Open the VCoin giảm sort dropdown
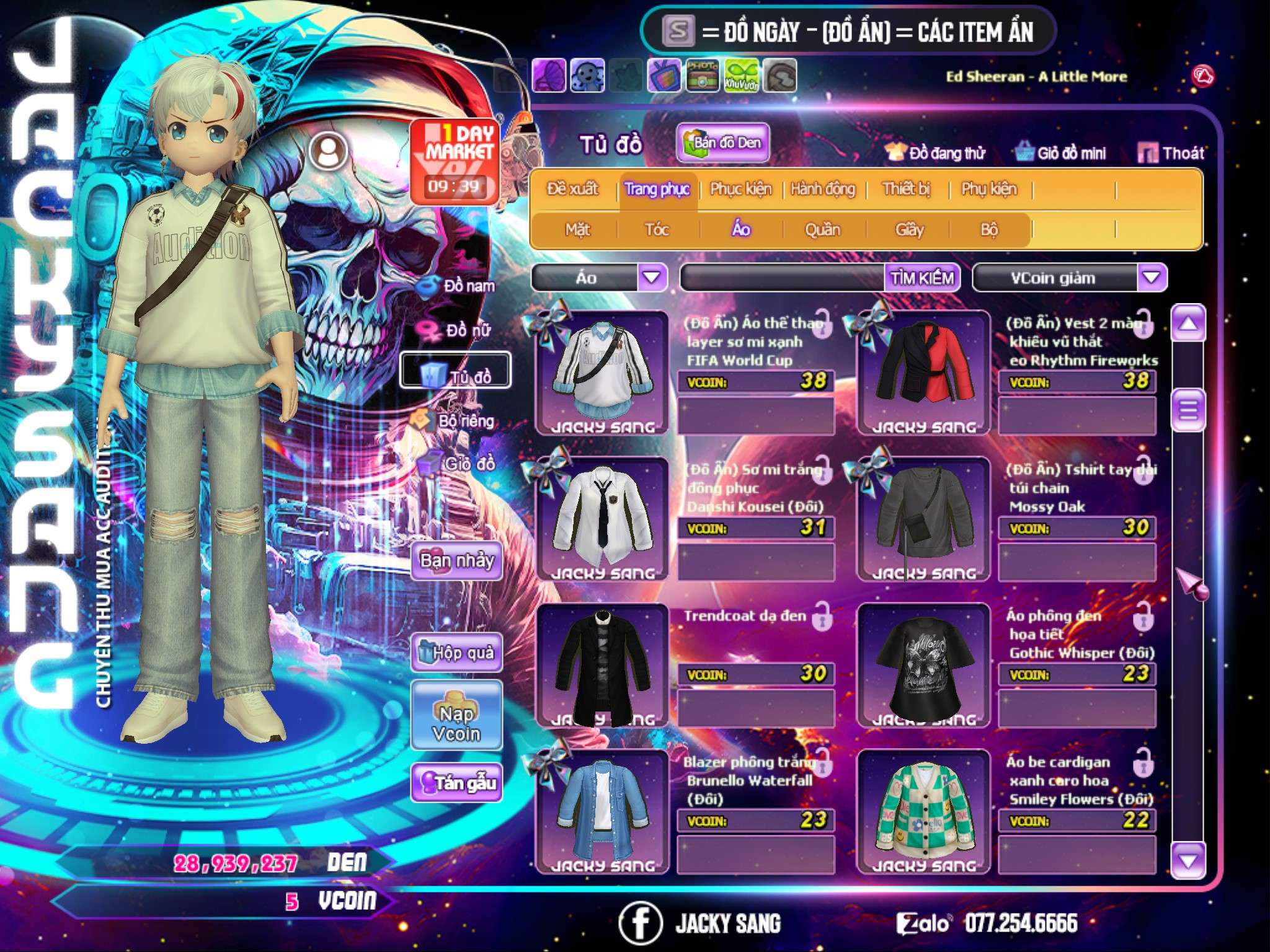 pos(1151,278)
